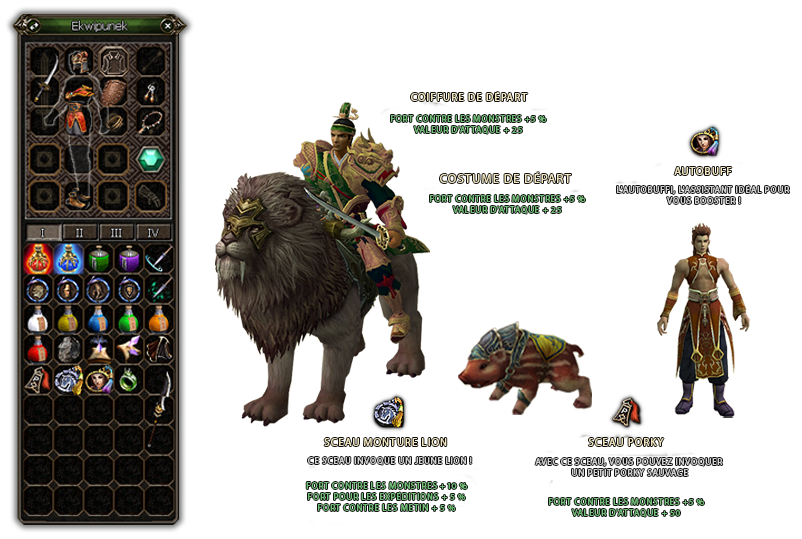802x539 pixels.
Task: Use the glowing blue potion
Action: [68, 260]
